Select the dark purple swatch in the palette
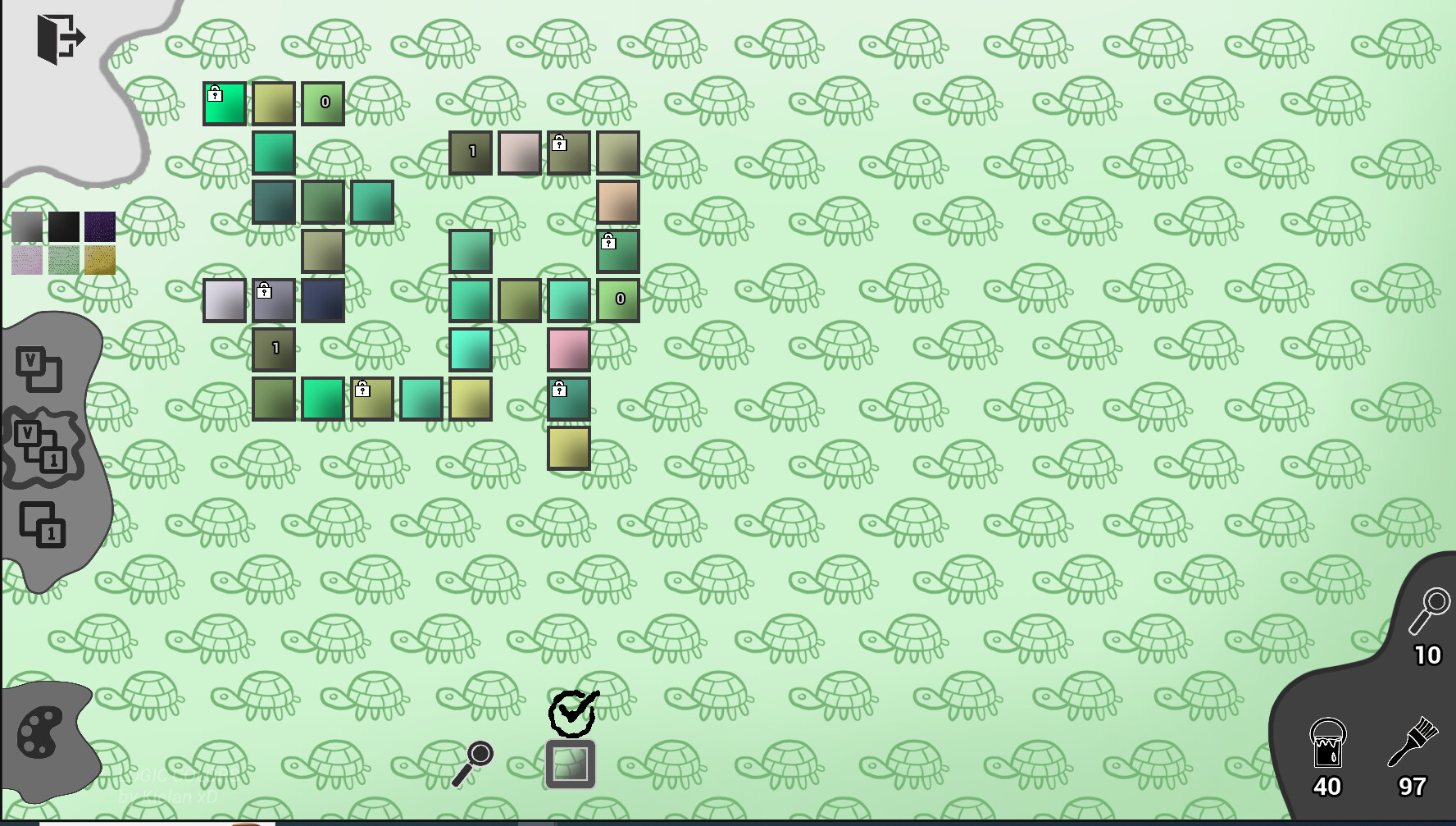Viewport: 1456px width, 826px height. tap(99, 226)
